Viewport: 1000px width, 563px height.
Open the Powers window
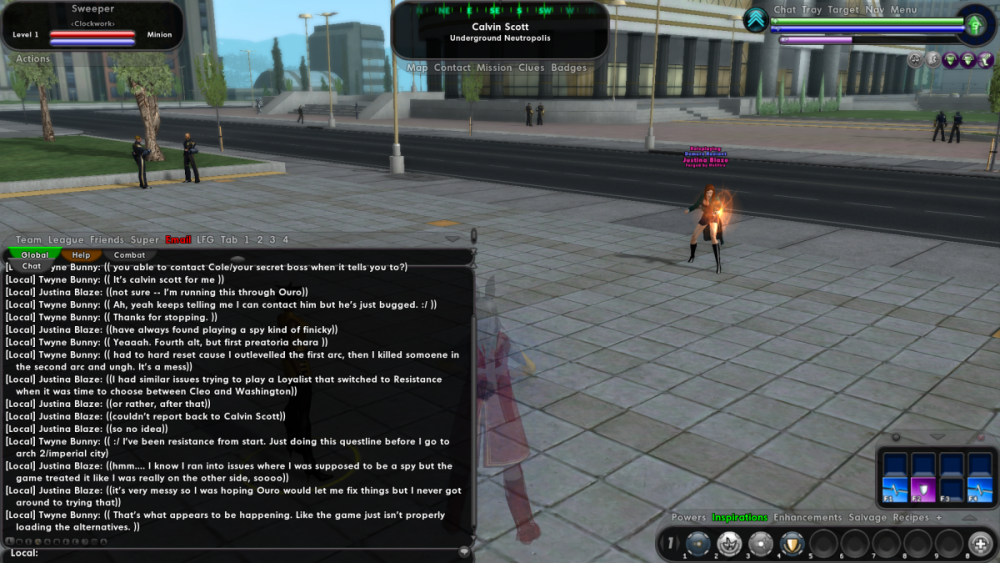pos(688,518)
